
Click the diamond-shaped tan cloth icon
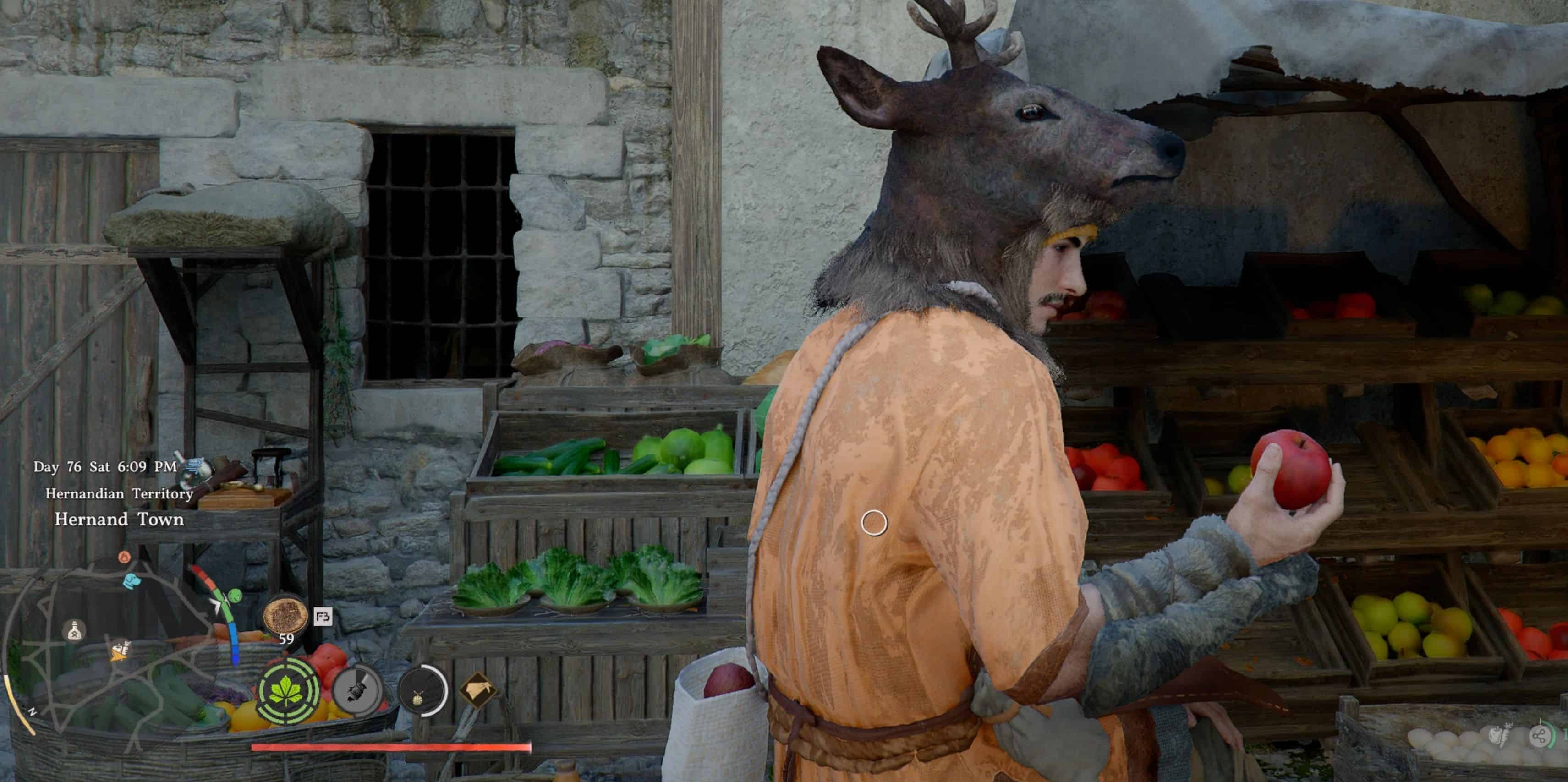(478, 691)
